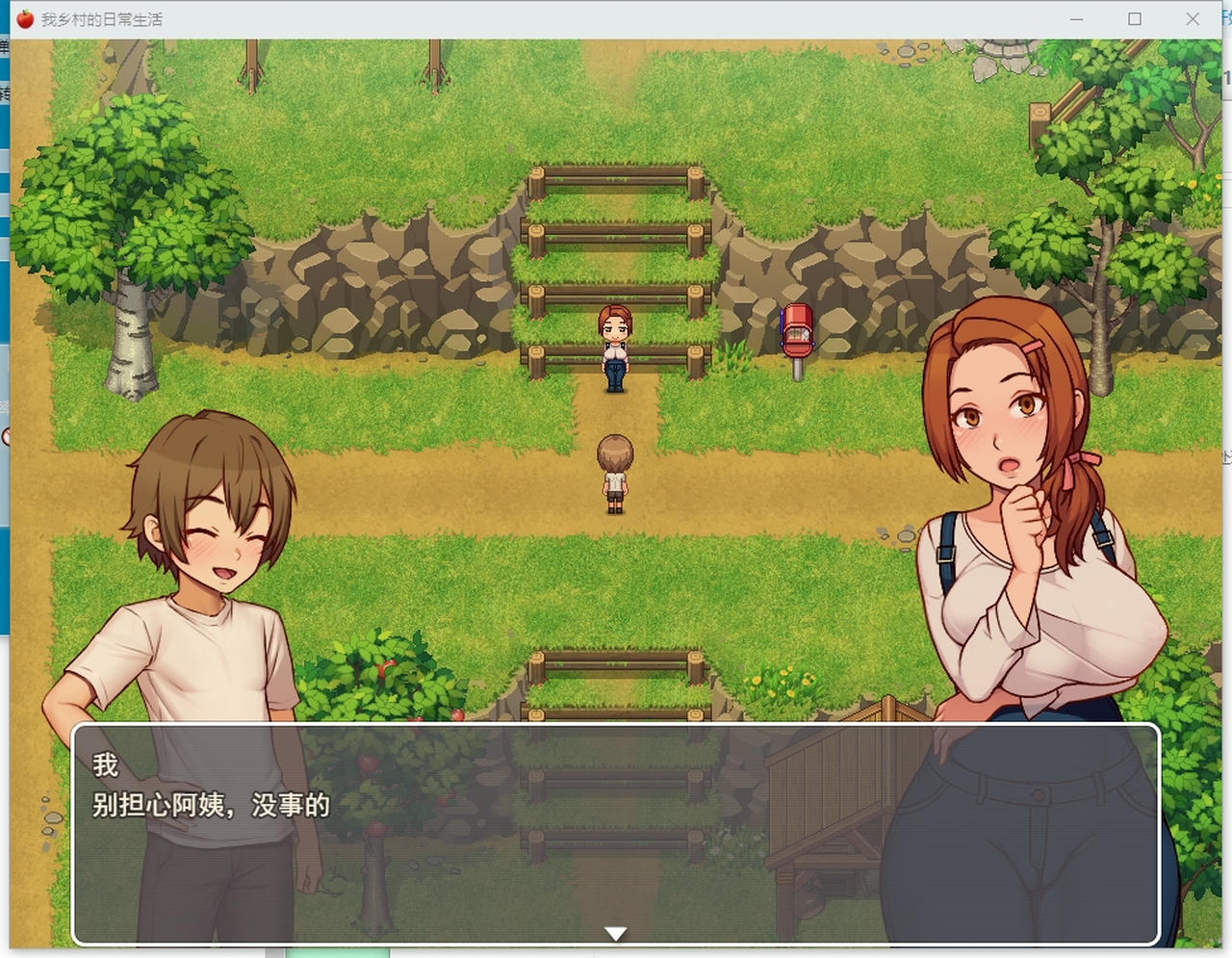Click the continue arrow below the dialogue text
This screenshot has height=958, width=1232.
[615, 932]
